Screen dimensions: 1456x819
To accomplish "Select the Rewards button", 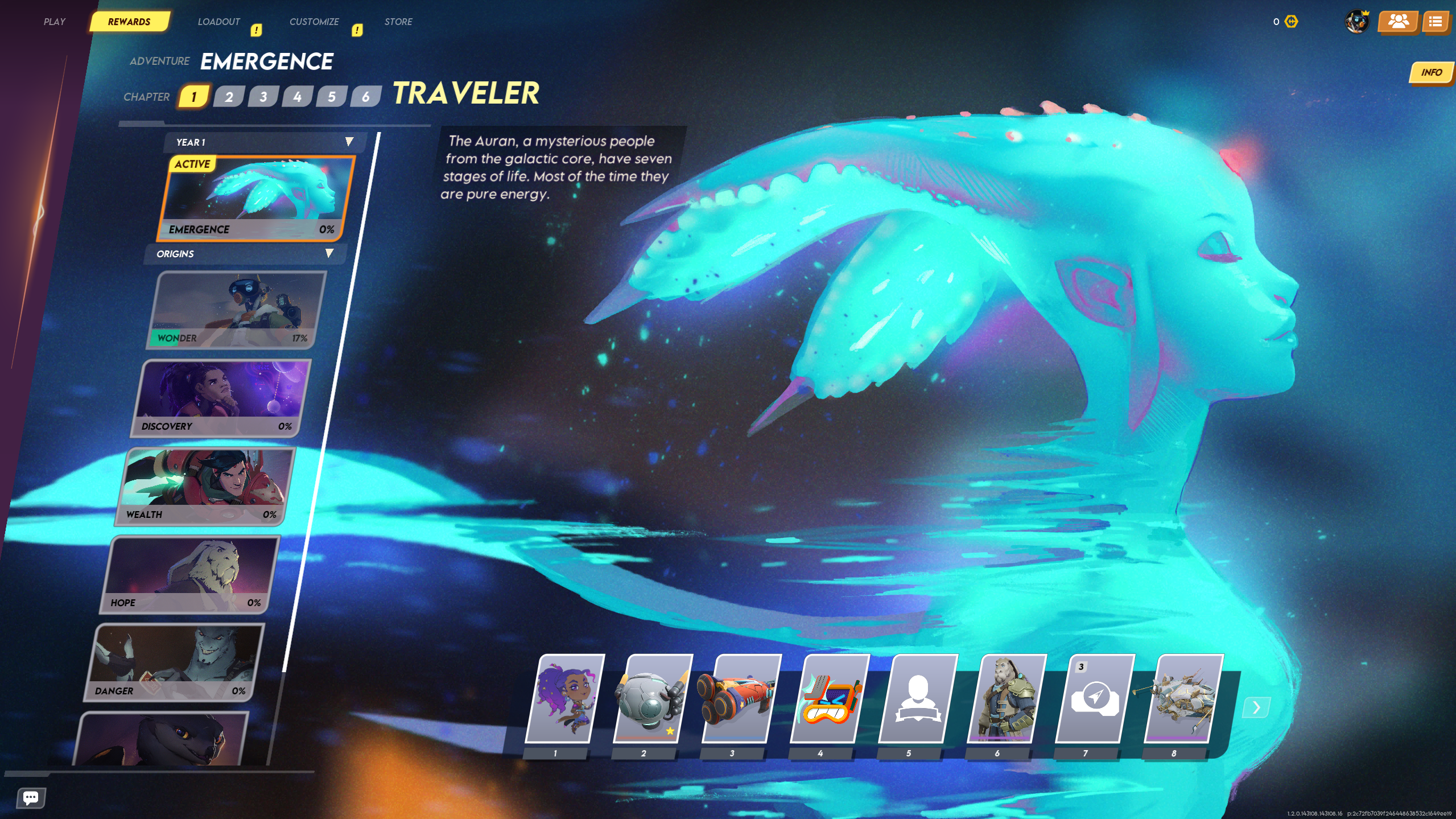I will [x=129, y=21].
